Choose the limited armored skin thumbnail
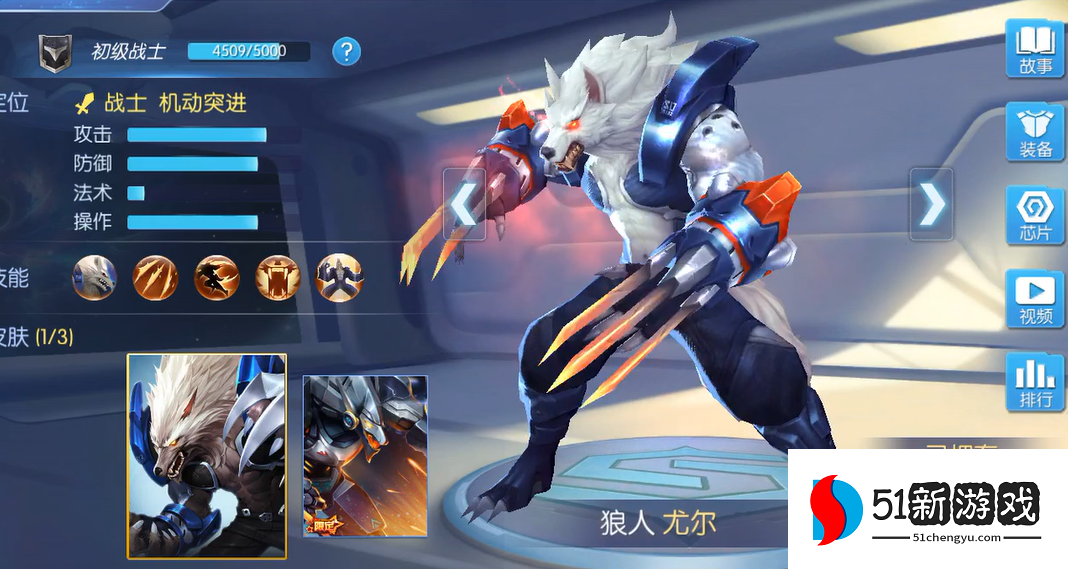This screenshot has height=569, width=1068. pyautogui.click(x=365, y=455)
